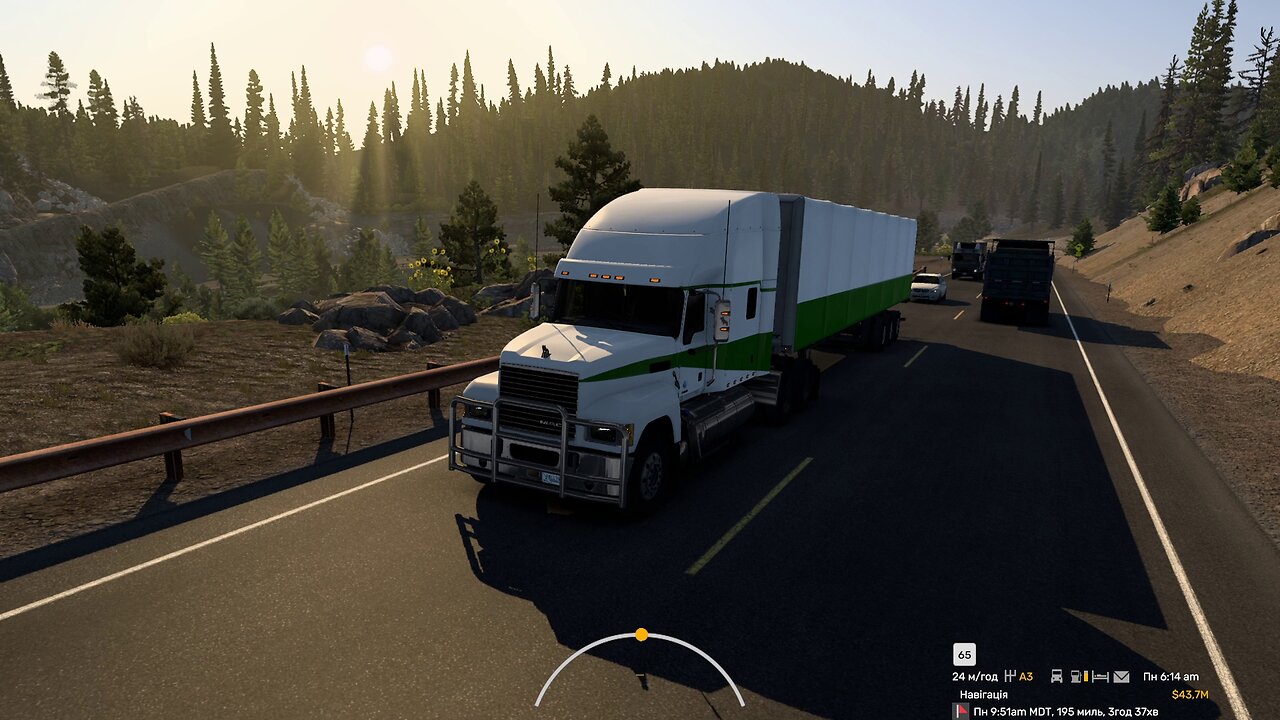Select the fuel pump icon

click(1078, 677)
